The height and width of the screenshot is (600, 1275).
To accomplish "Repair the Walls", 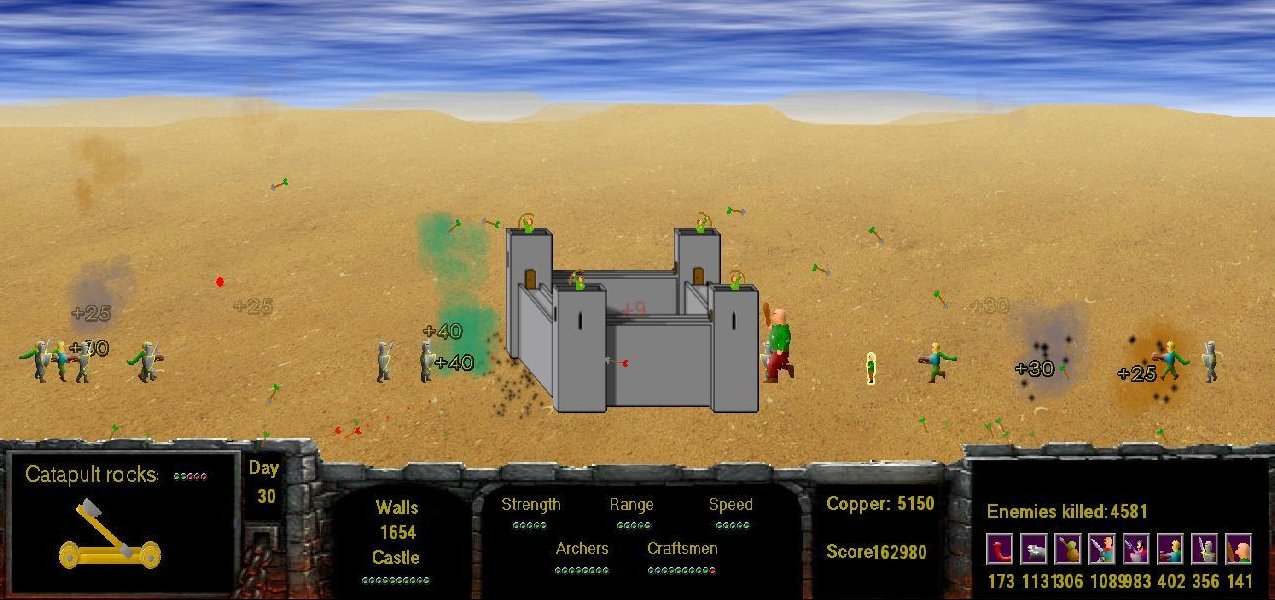I will (x=397, y=508).
